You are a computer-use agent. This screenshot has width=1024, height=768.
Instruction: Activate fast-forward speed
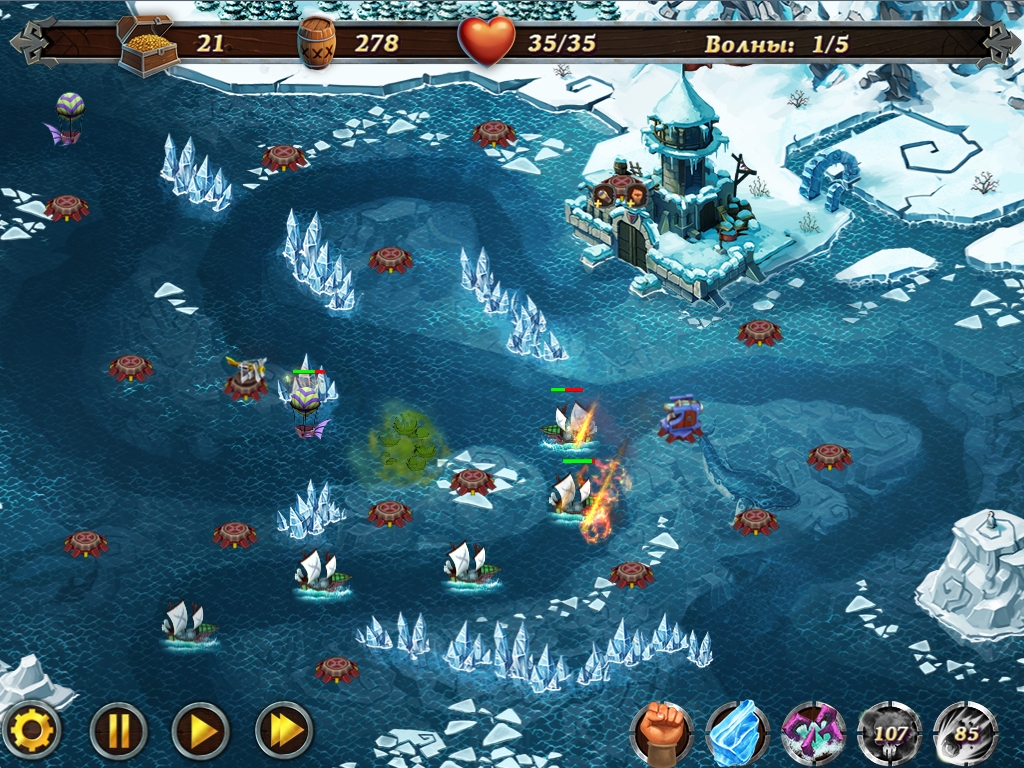pos(285,731)
